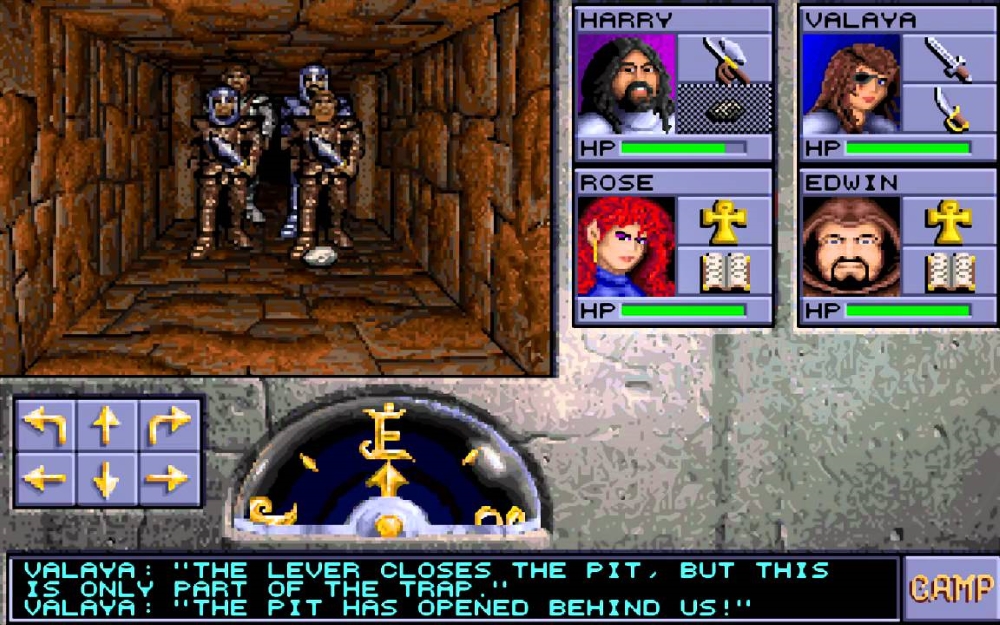
Task: Use Harry's off-hand item slot
Action: click(x=724, y=110)
